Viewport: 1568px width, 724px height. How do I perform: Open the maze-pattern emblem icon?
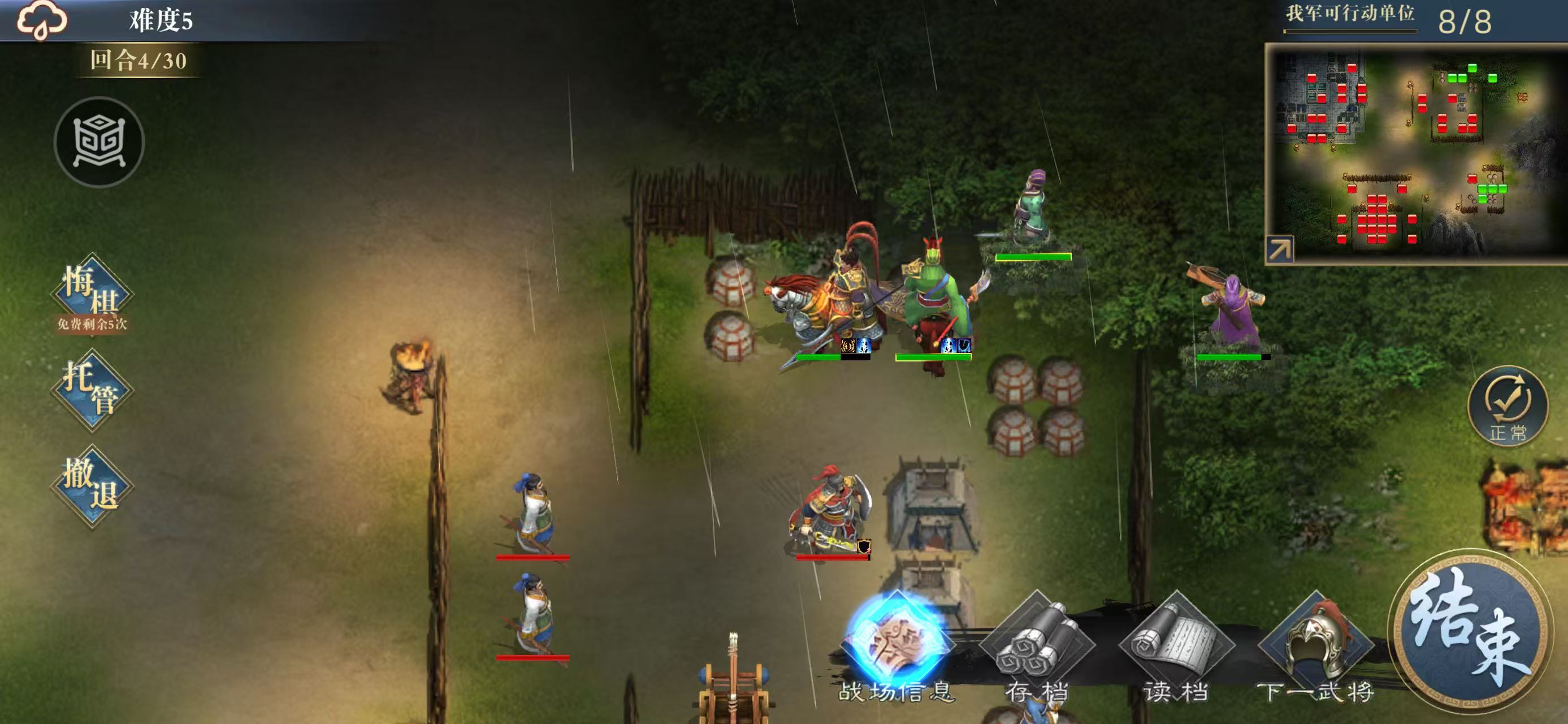99,142
